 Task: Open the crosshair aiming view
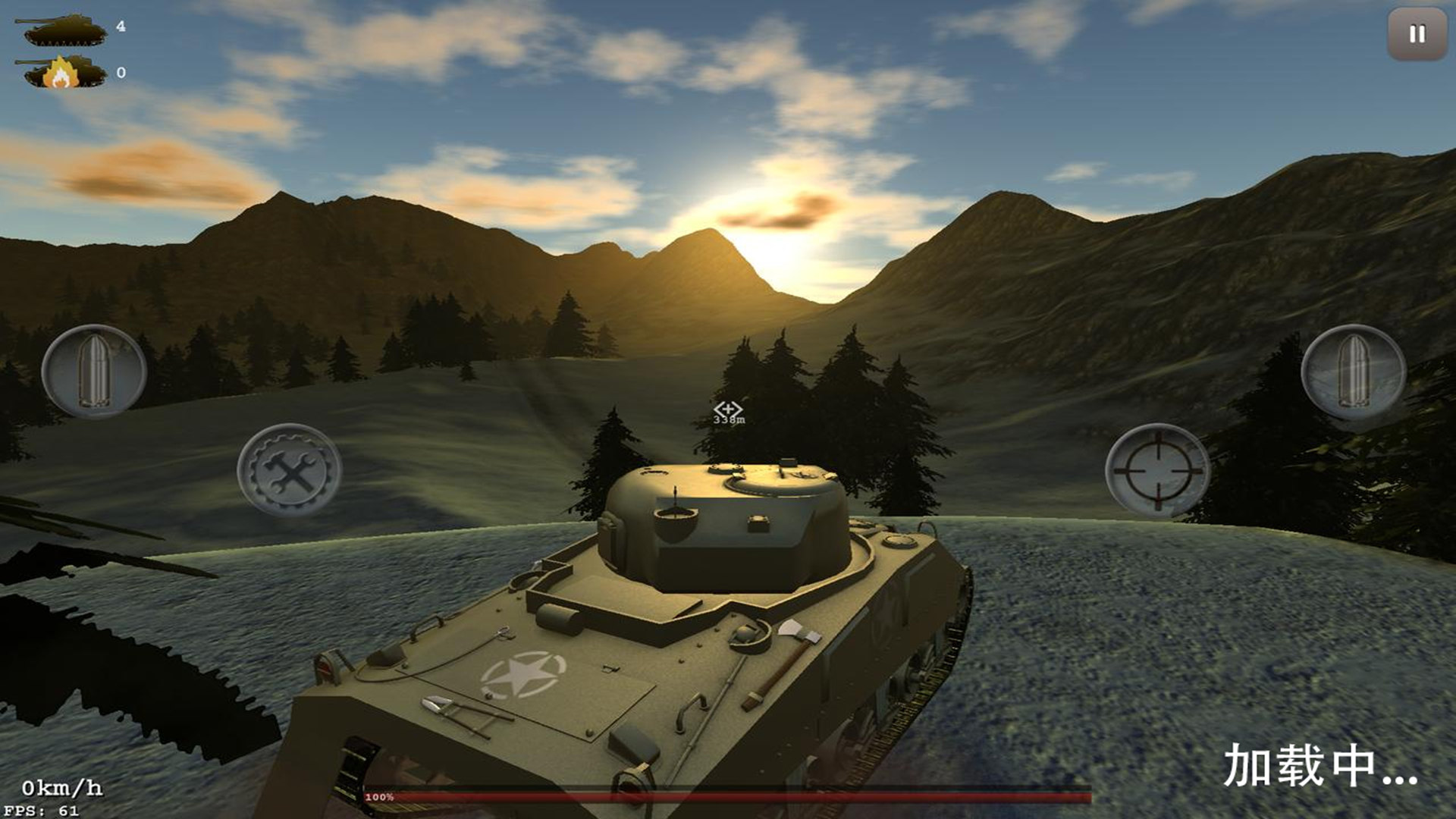click(x=1157, y=471)
